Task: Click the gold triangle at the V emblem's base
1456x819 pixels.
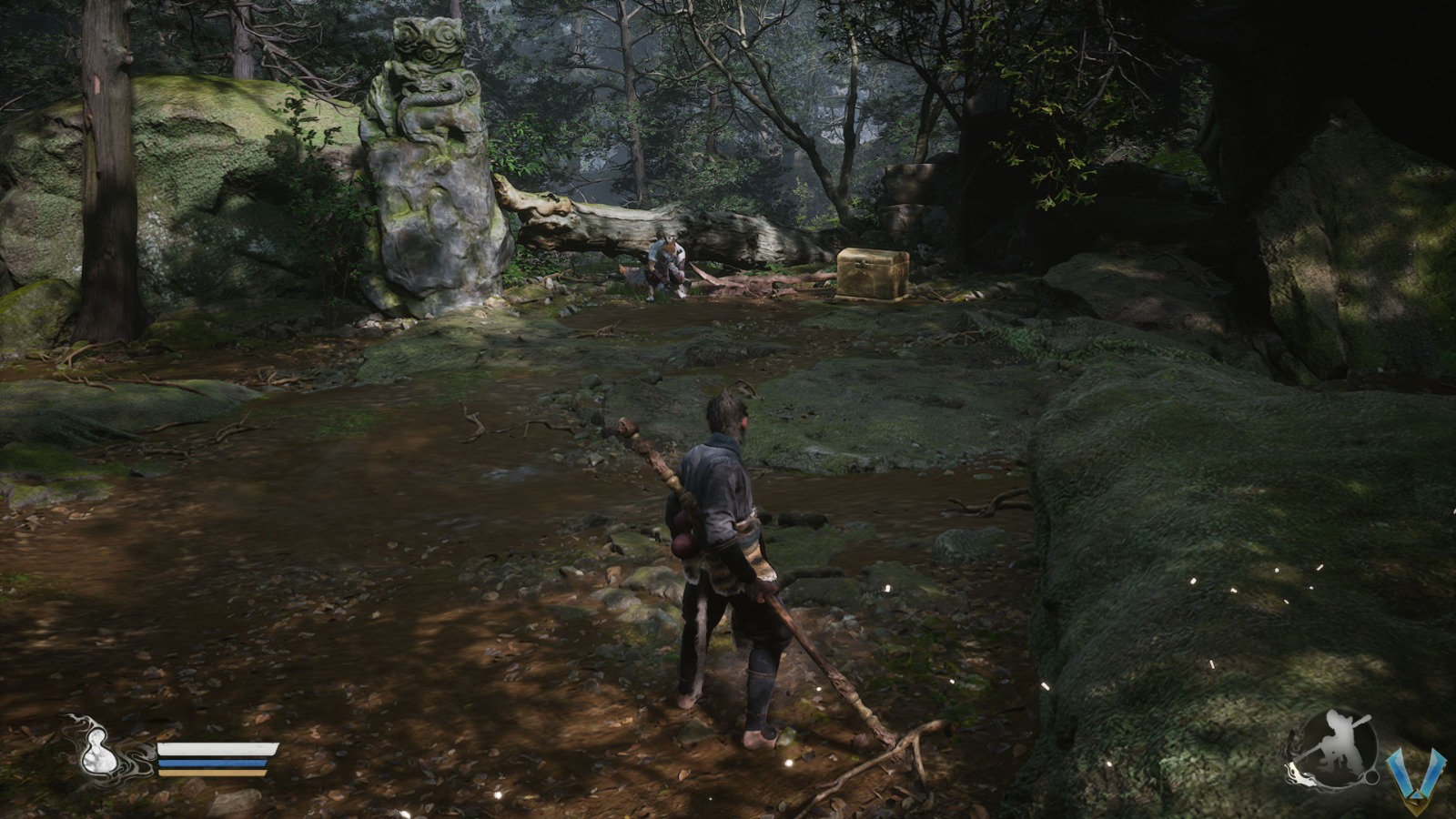Action: point(1417,799)
